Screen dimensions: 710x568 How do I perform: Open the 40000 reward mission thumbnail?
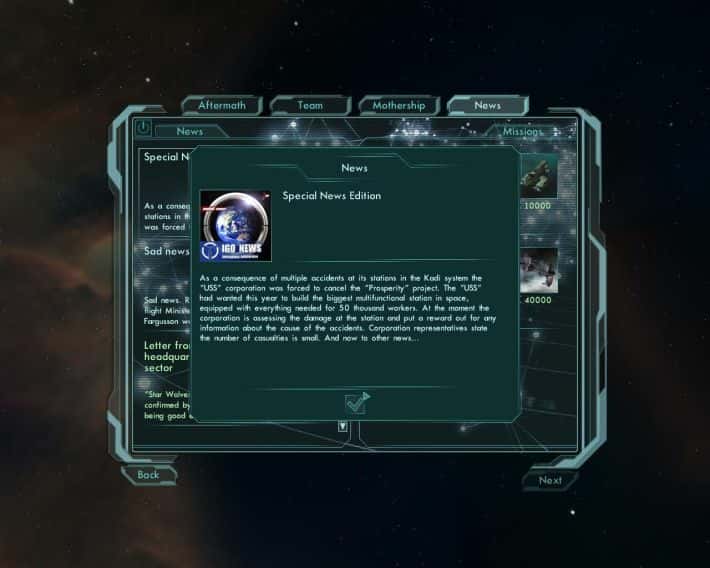(539, 270)
